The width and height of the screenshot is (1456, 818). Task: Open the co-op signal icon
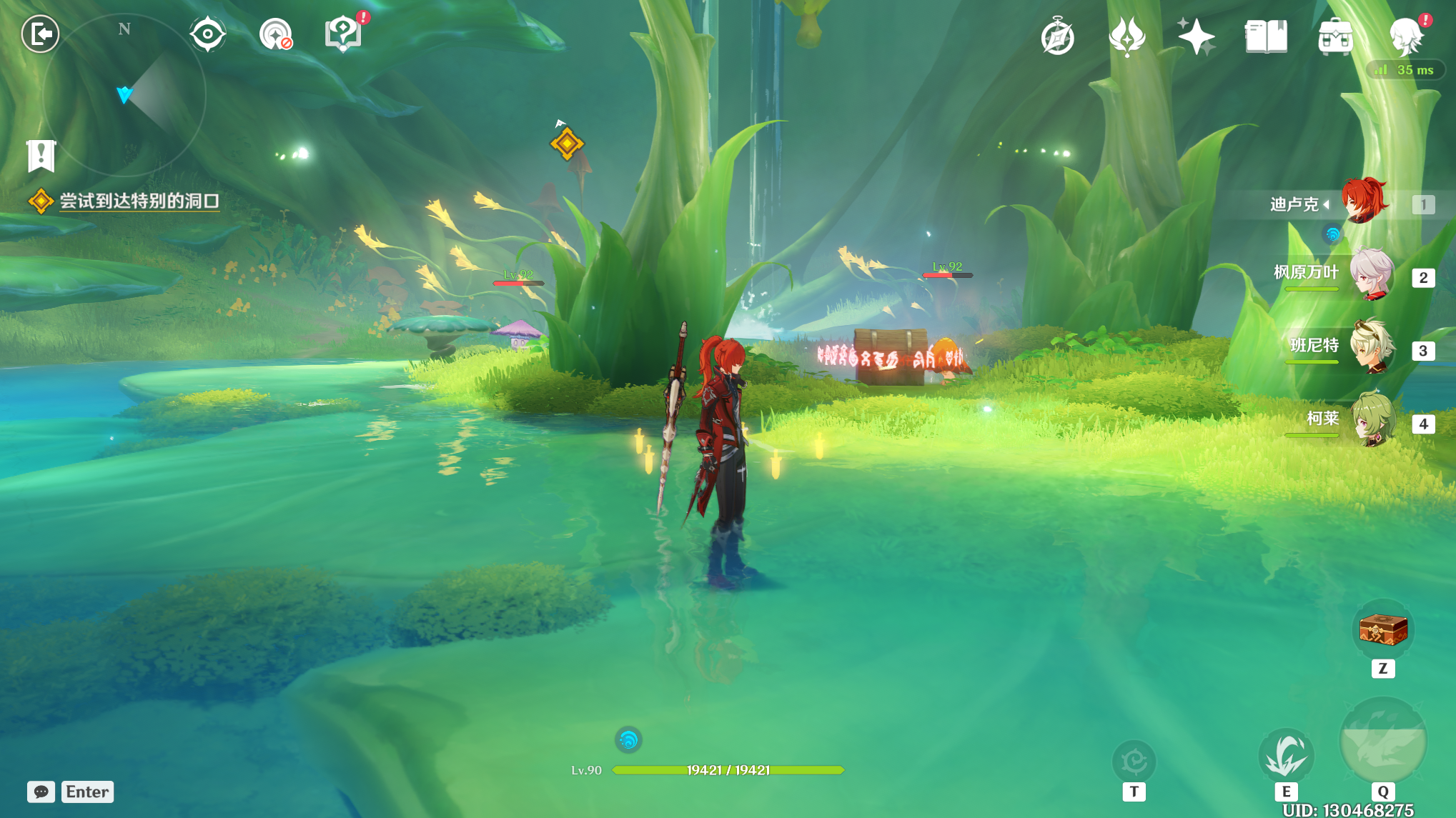(x=275, y=34)
